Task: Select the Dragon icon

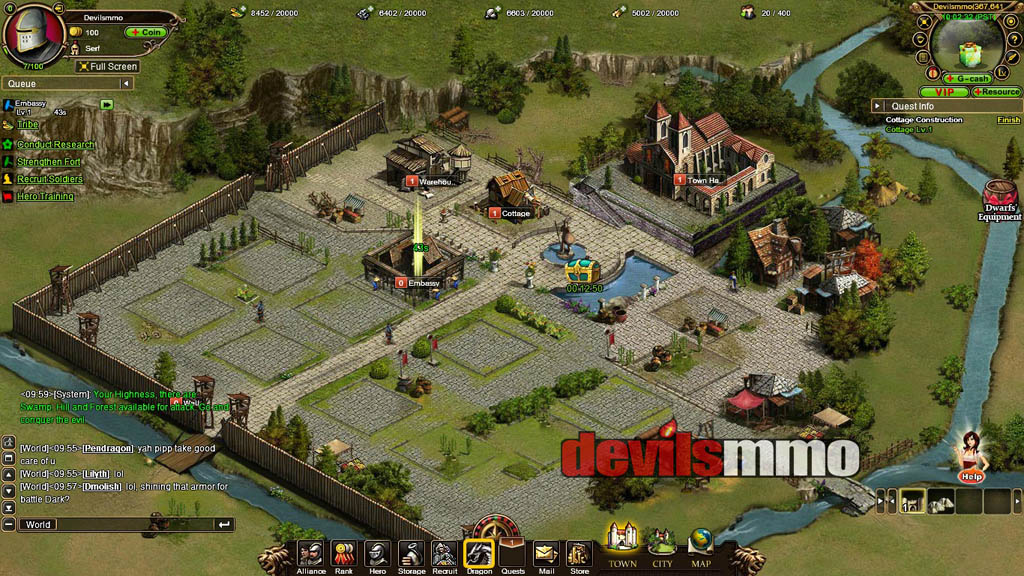Action: pos(479,555)
